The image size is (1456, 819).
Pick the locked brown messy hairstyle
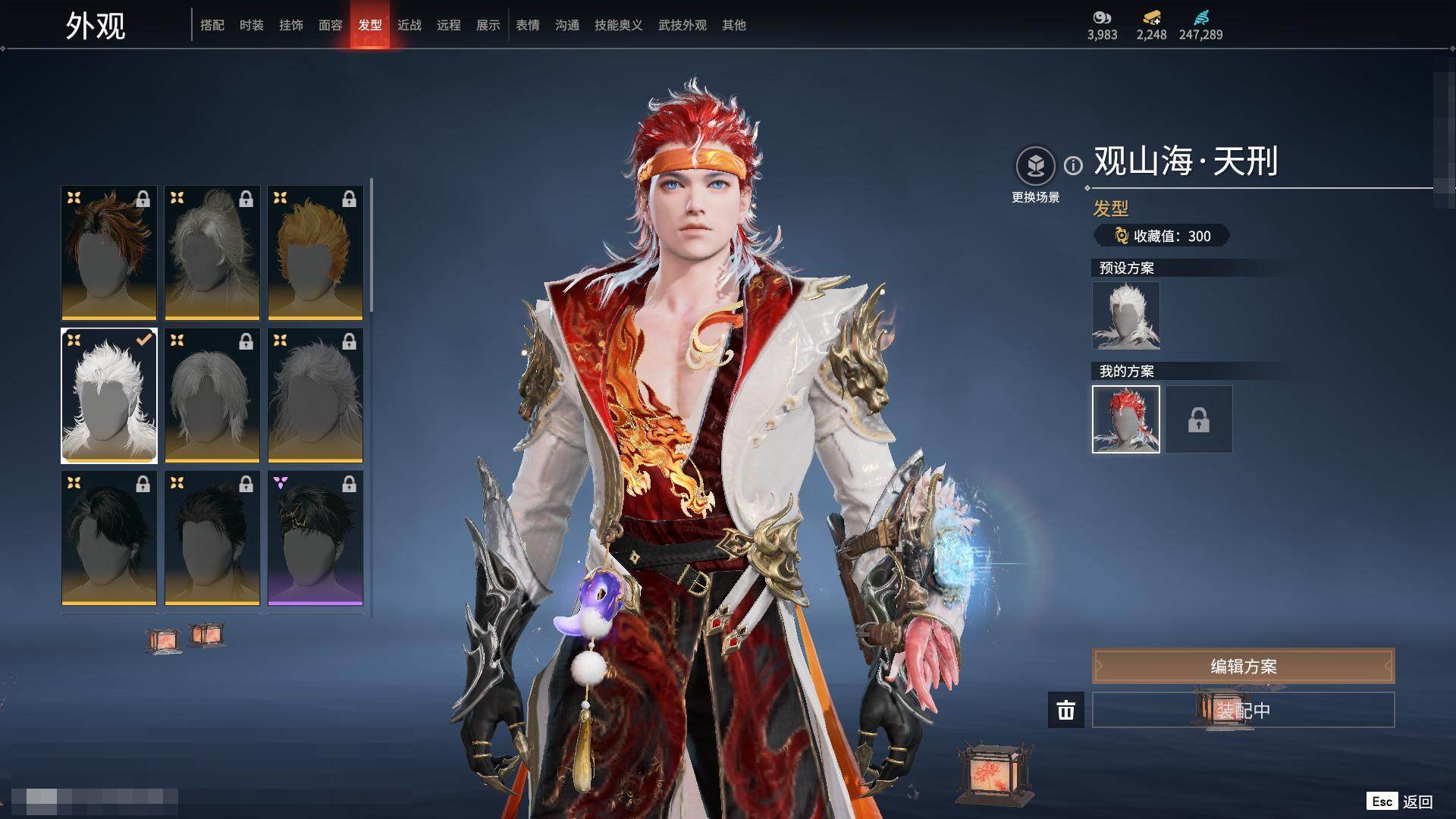pyautogui.click(x=109, y=253)
